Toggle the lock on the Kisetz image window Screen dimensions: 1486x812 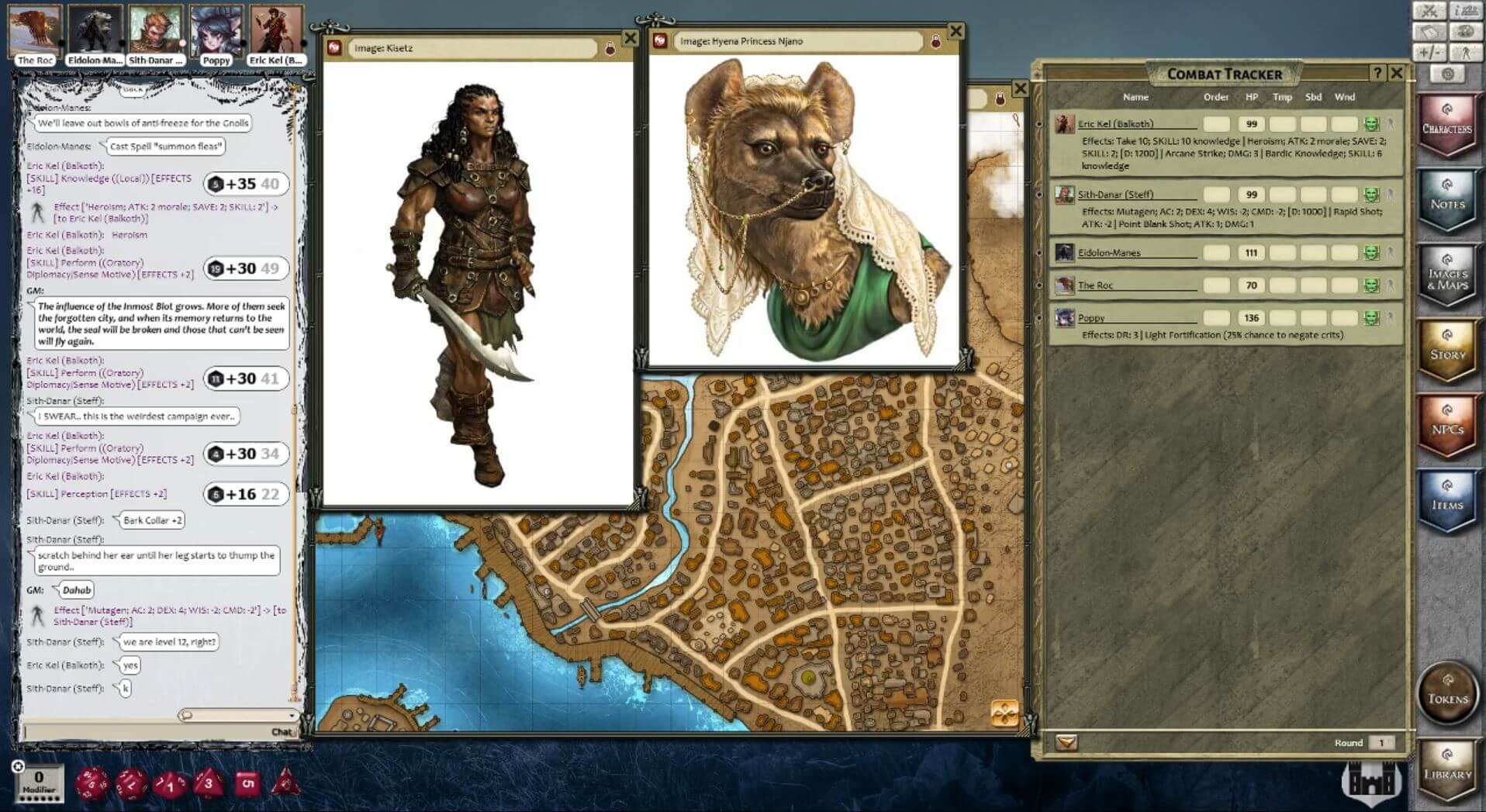(610, 47)
